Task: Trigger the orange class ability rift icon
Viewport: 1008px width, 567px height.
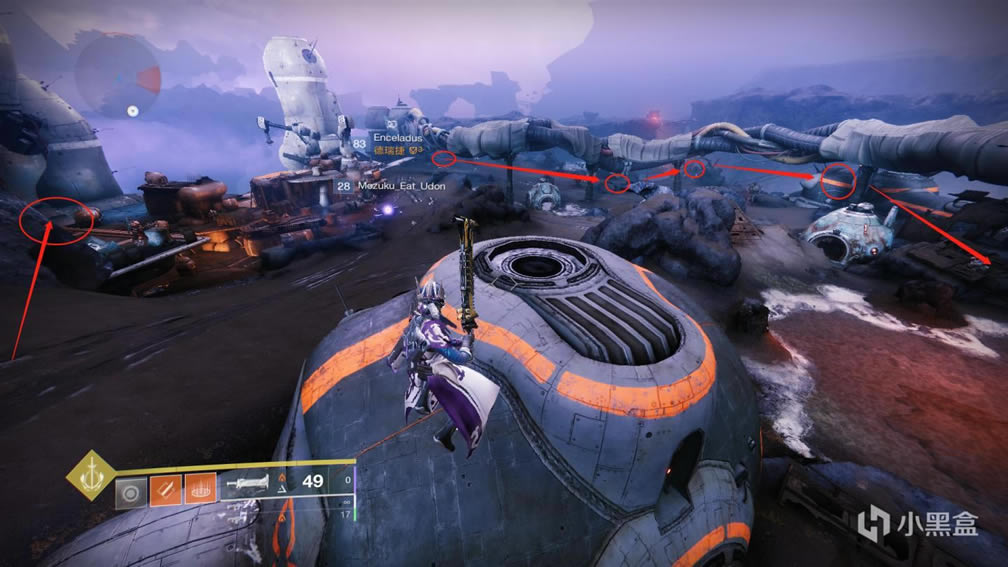Action: pyautogui.click(x=199, y=495)
